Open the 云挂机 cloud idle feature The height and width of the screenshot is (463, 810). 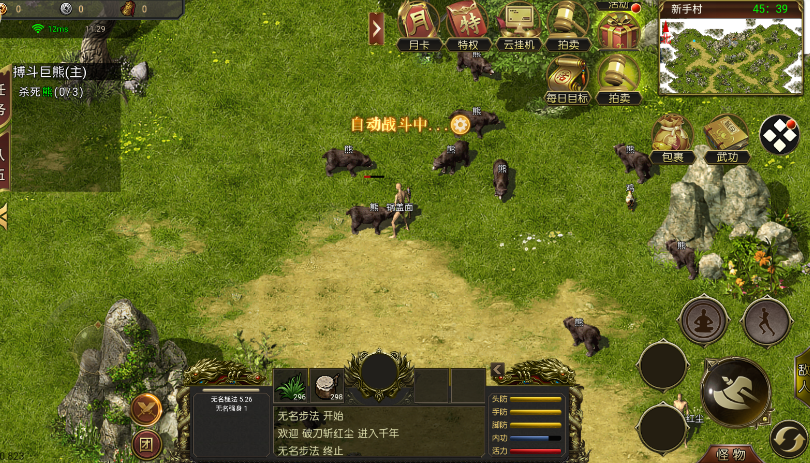pyautogui.click(x=518, y=23)
